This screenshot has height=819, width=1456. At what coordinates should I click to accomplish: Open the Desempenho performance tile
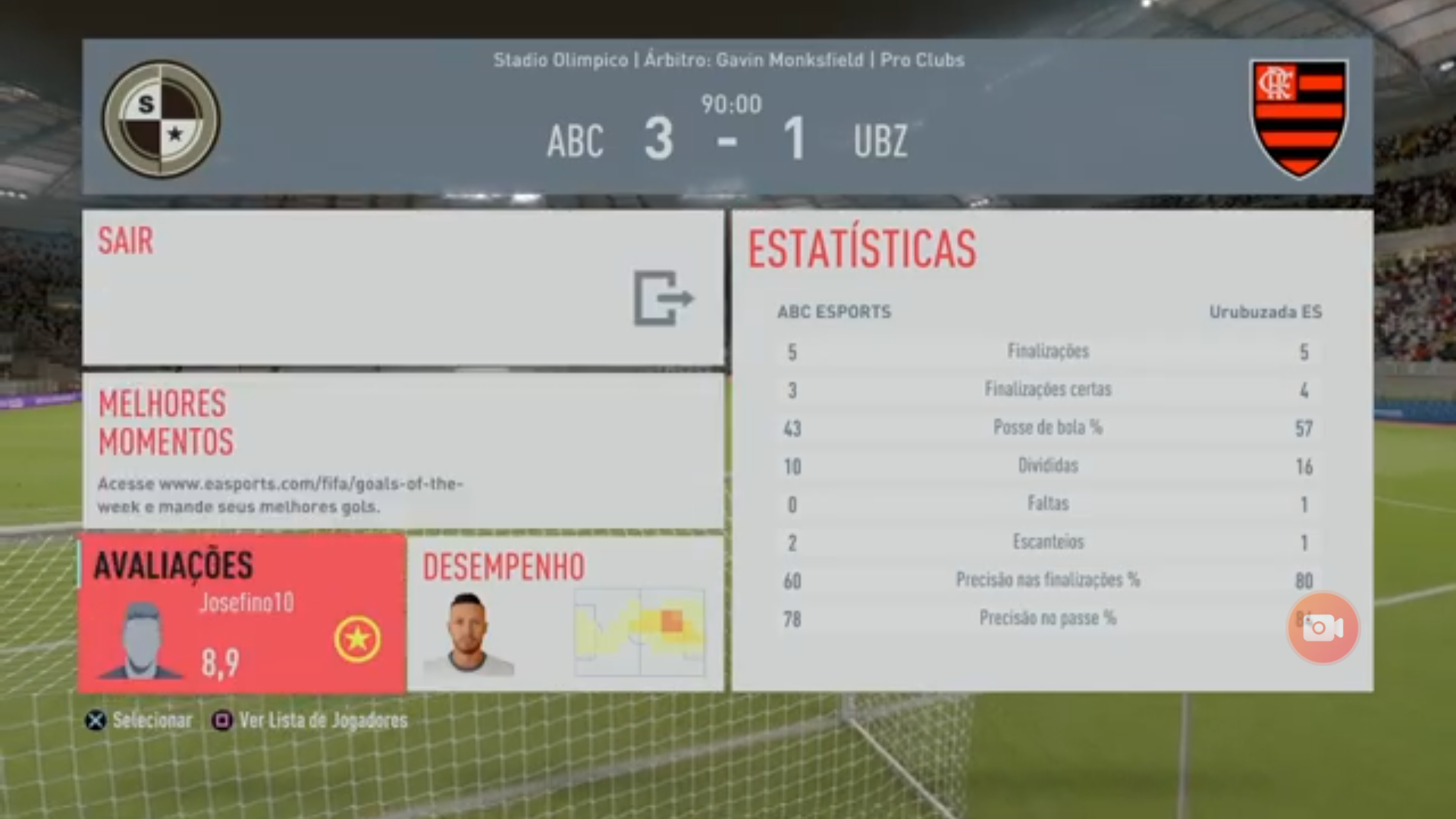click(565, 614)
